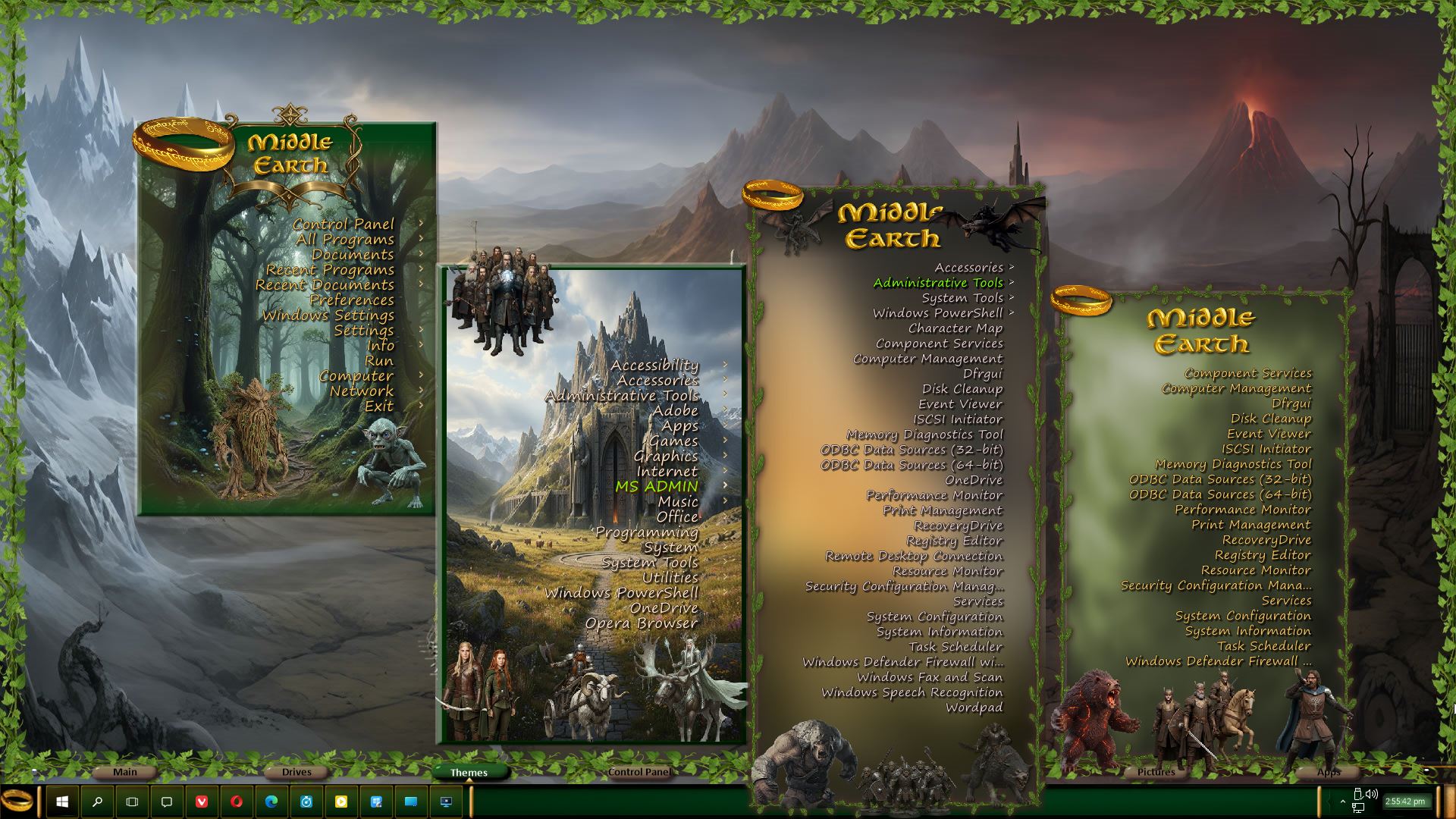Choose Windows Settings from the menu
The image size is (1456, 819).
coord(328,315)
